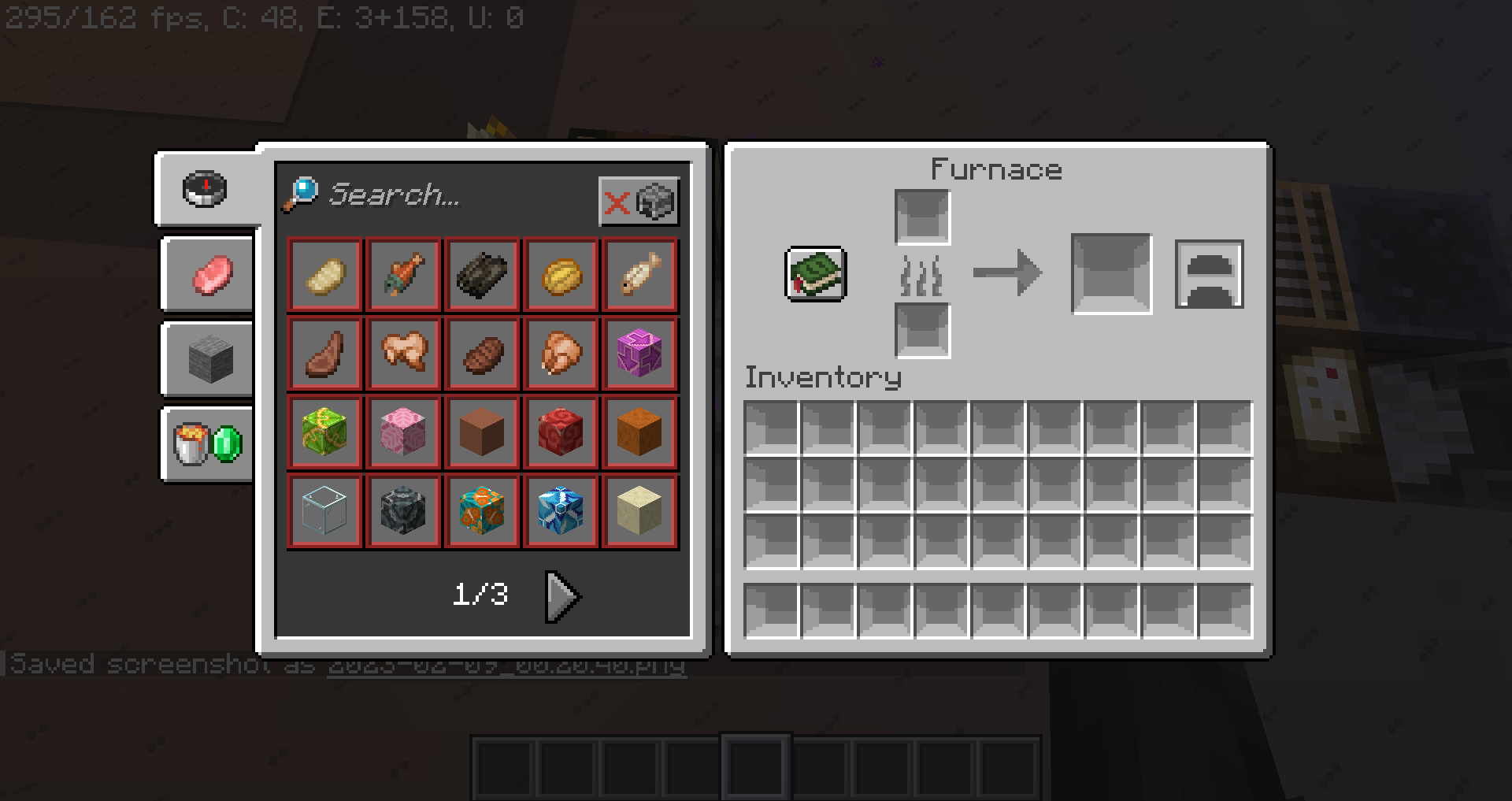1512x801 pixels.
Task: Choose the dried kelp smelting recipe
Action: coord(482,274)
